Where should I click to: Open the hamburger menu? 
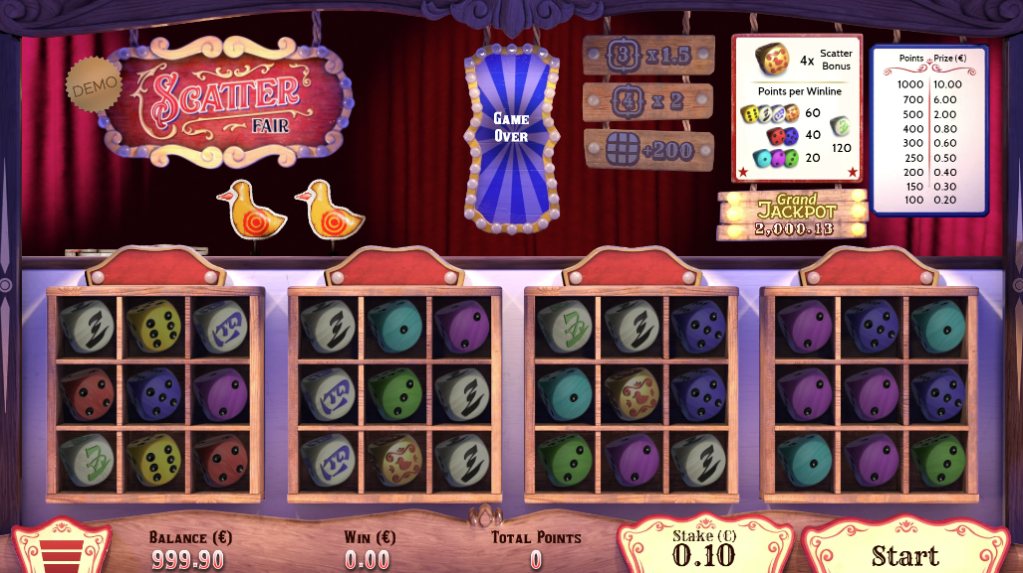pyautogui.click(x=61, y=553)
